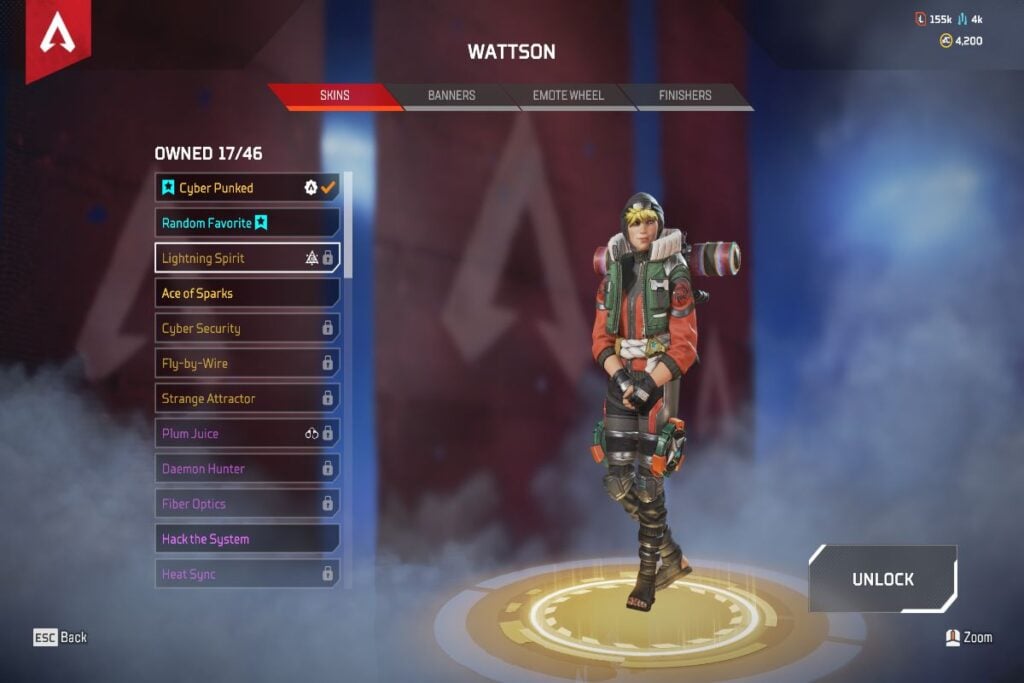Select the Hack the System skin
Screen dimensions: 1024x683
tap(247, 539)
